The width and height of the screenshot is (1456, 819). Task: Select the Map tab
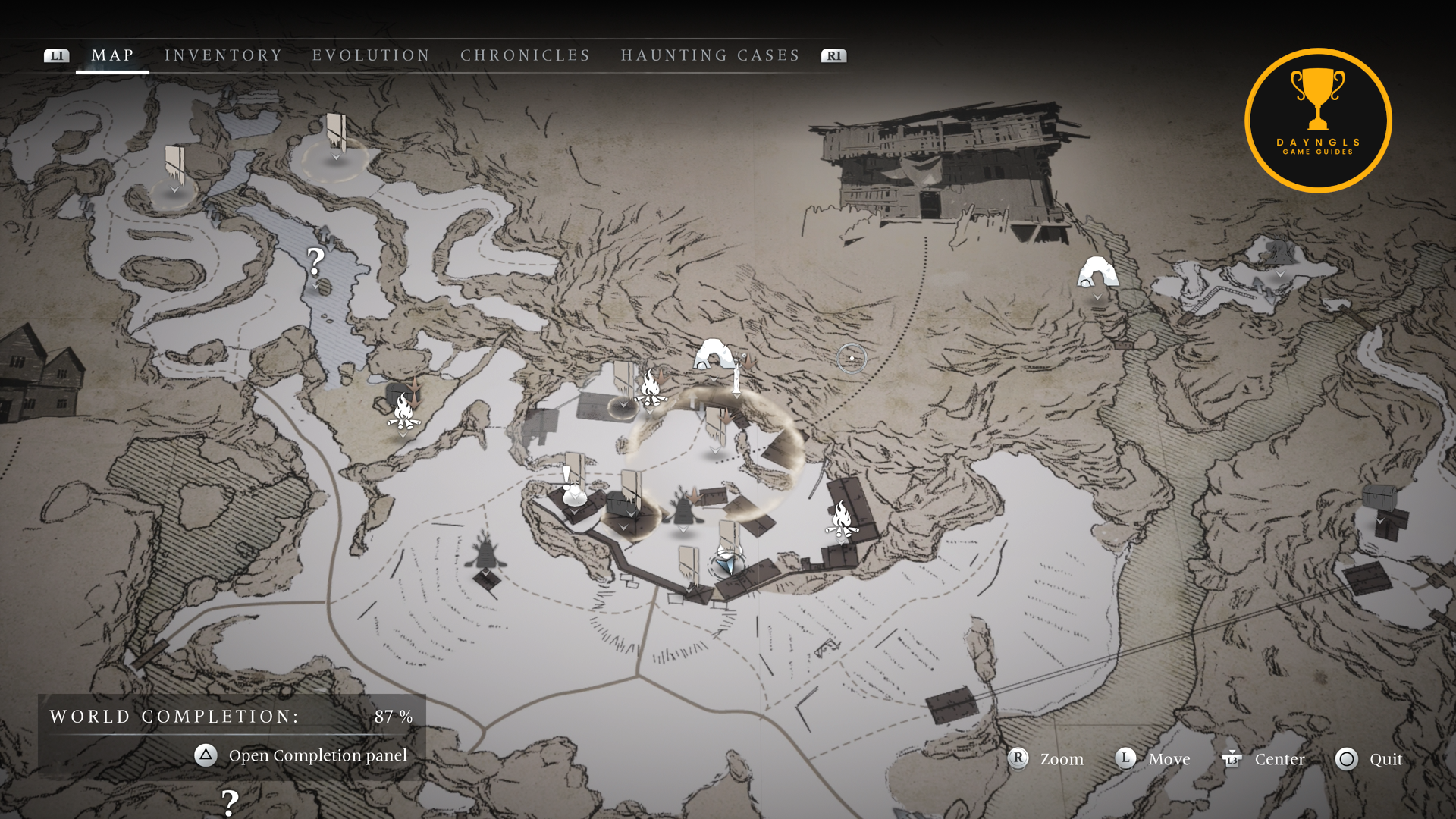coord(112,55)
